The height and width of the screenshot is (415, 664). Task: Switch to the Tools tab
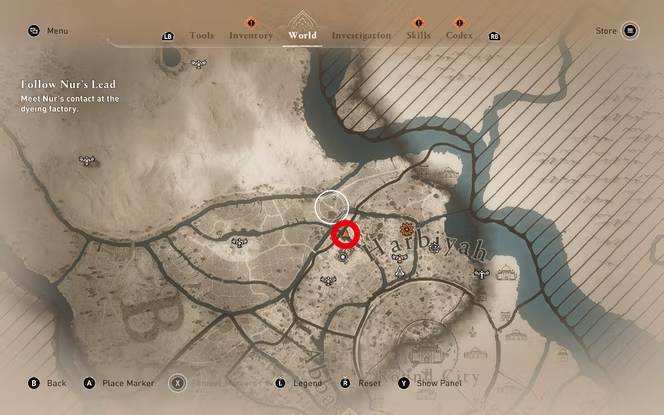click(201, 35)
